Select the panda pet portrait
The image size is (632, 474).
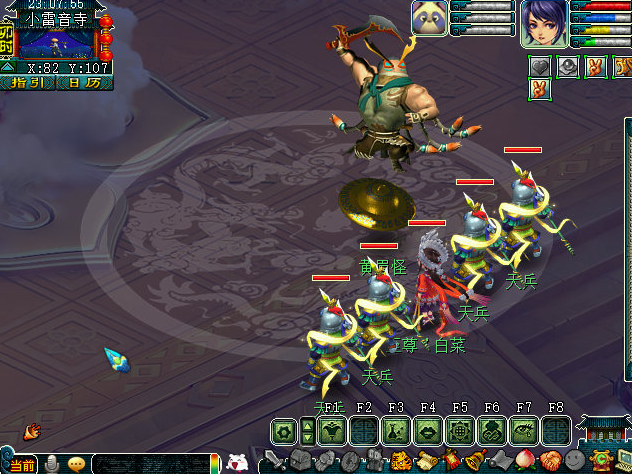click(x=429, y=18)
